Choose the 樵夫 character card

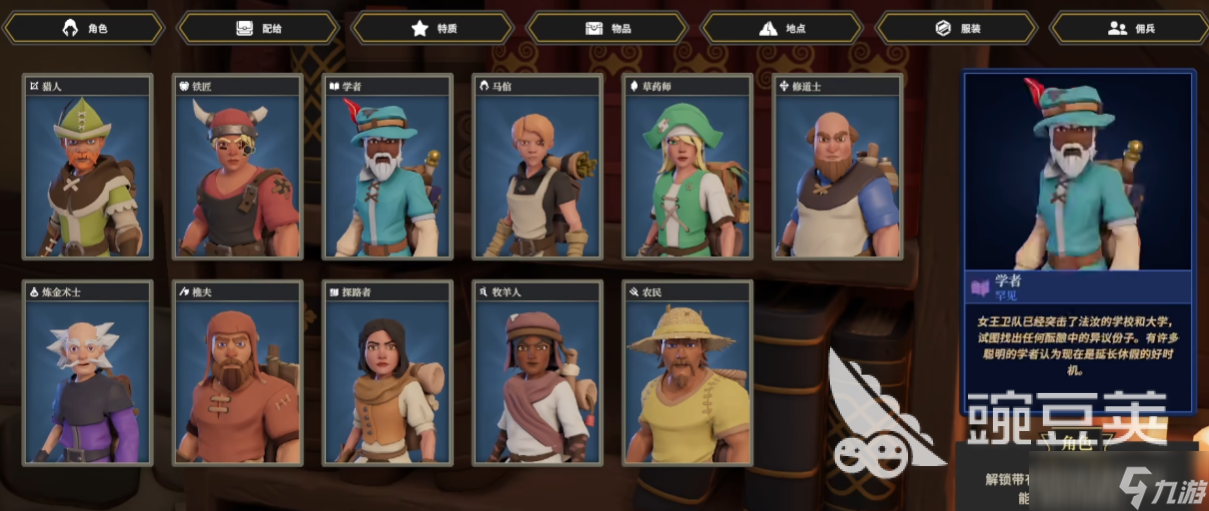238,373
